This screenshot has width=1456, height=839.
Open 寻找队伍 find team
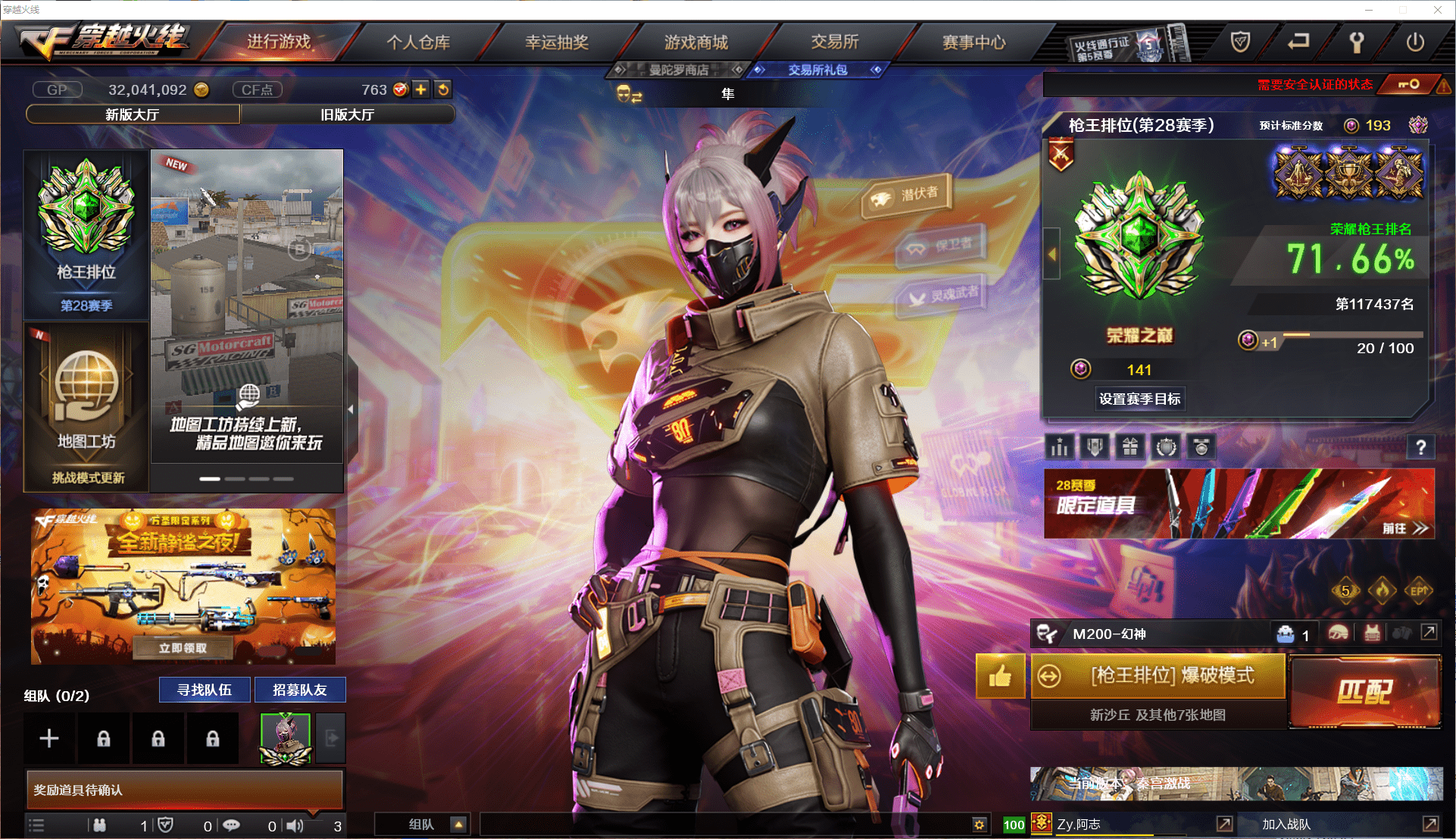205,690
